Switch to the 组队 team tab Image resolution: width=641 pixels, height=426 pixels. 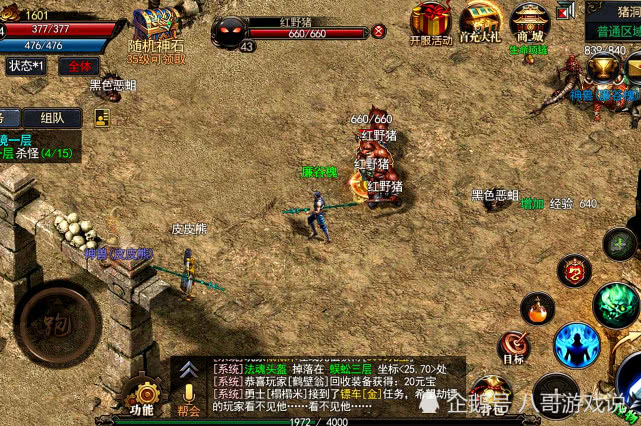coord(53,117)
